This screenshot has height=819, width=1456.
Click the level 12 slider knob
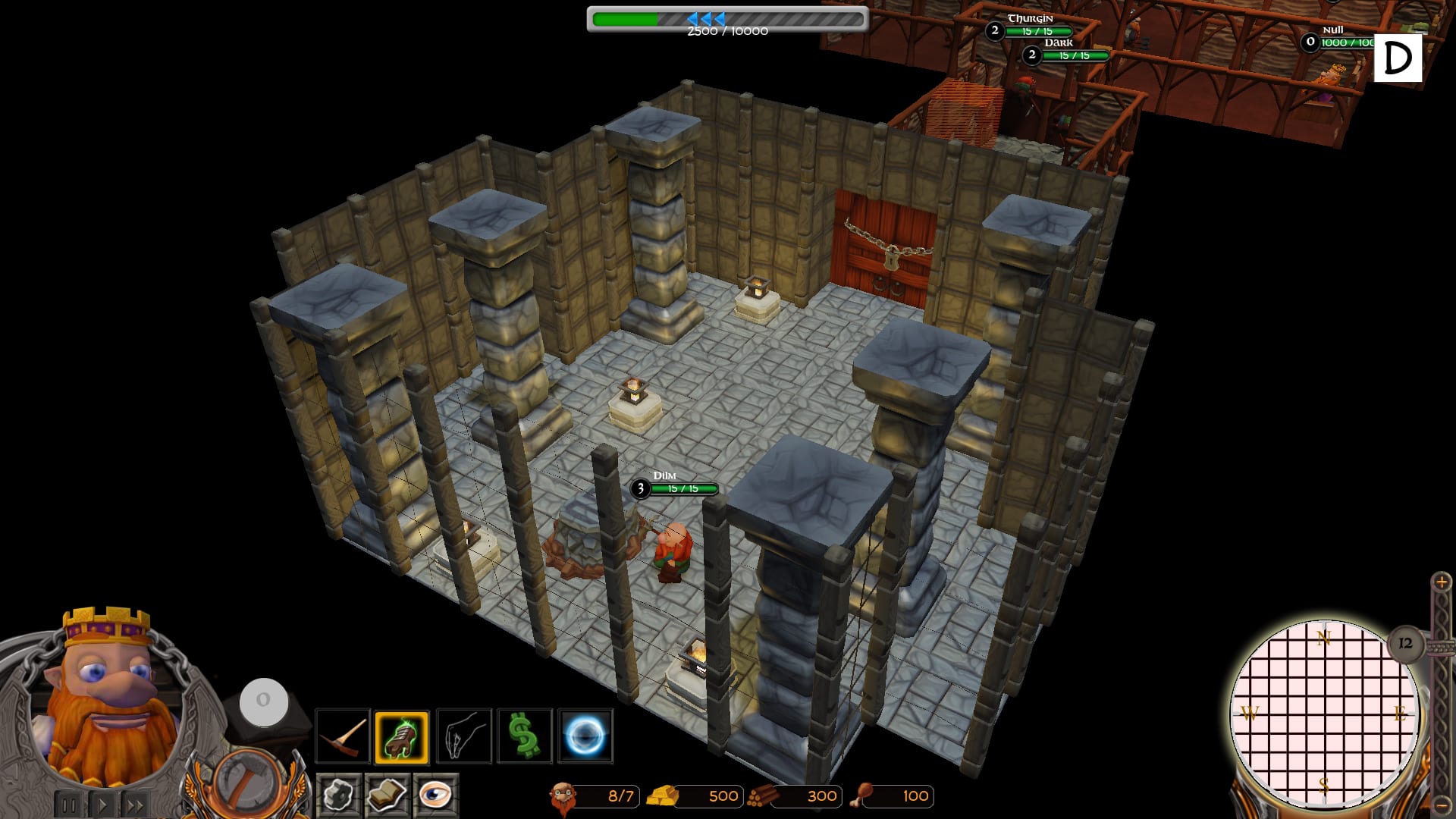point(1405,644)
